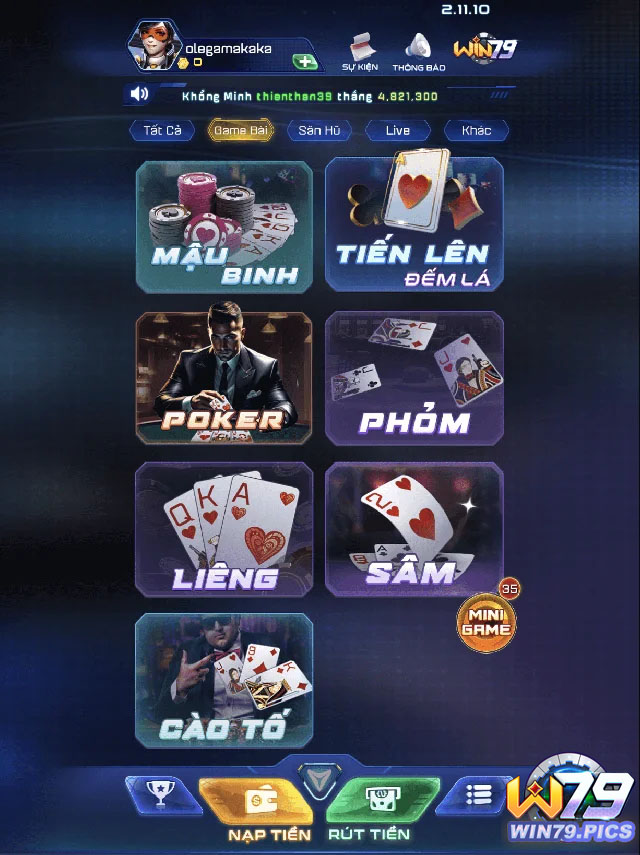Image resolution: width=640 pixels, height=855 pixels.
Task: Choose the Phỏm card game
Action: [x=414, y=378]
